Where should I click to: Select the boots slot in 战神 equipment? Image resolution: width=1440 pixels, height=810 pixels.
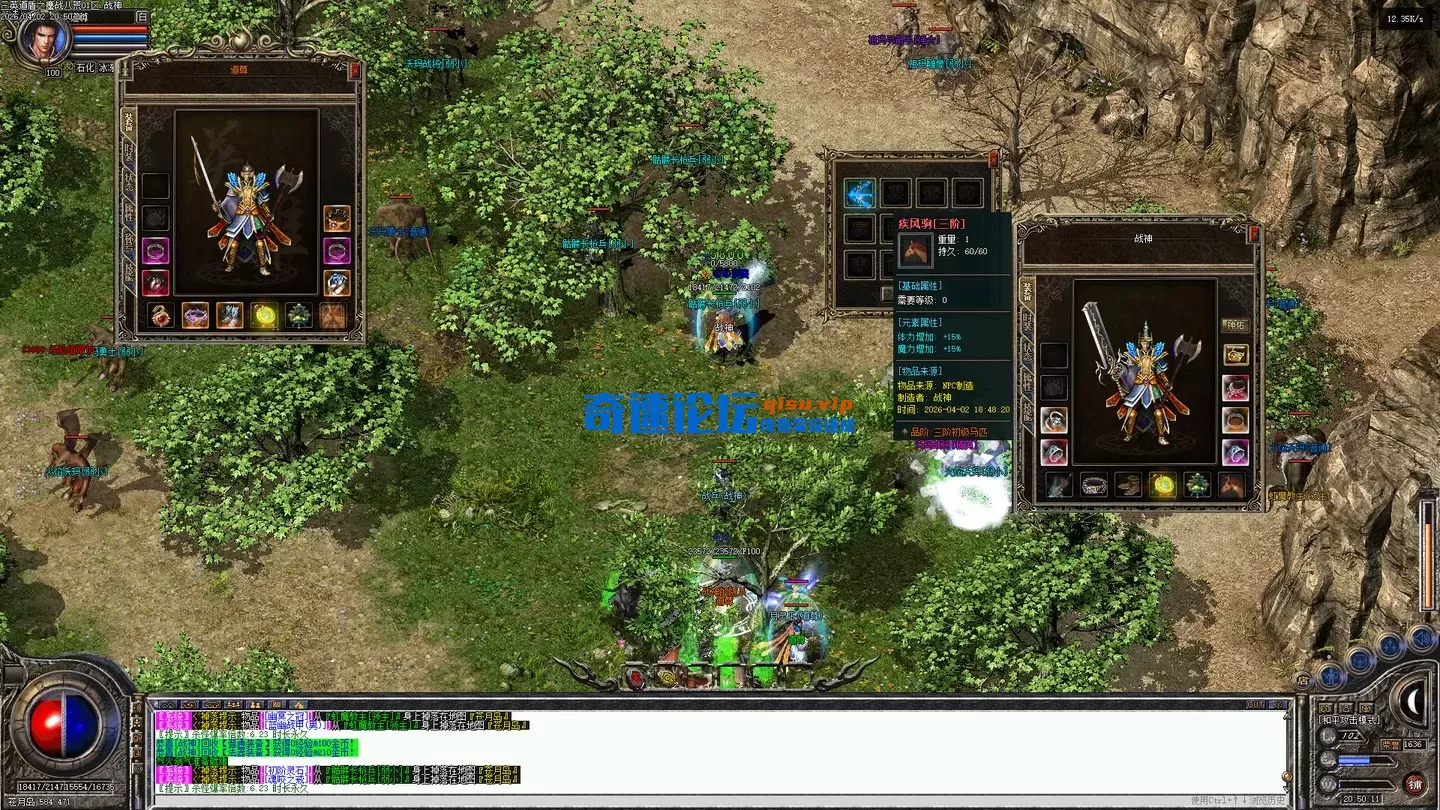(1128, 485)
